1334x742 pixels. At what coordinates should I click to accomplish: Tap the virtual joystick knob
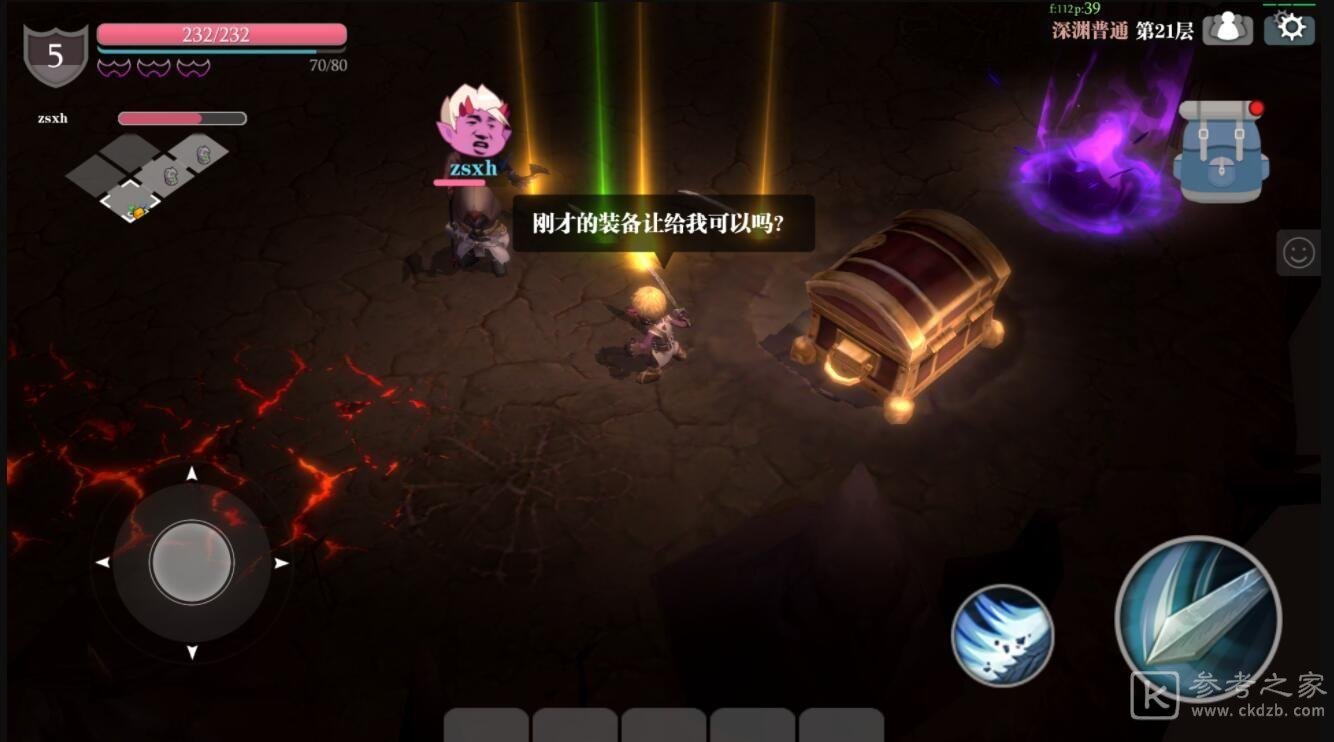(x=192, y=562)
